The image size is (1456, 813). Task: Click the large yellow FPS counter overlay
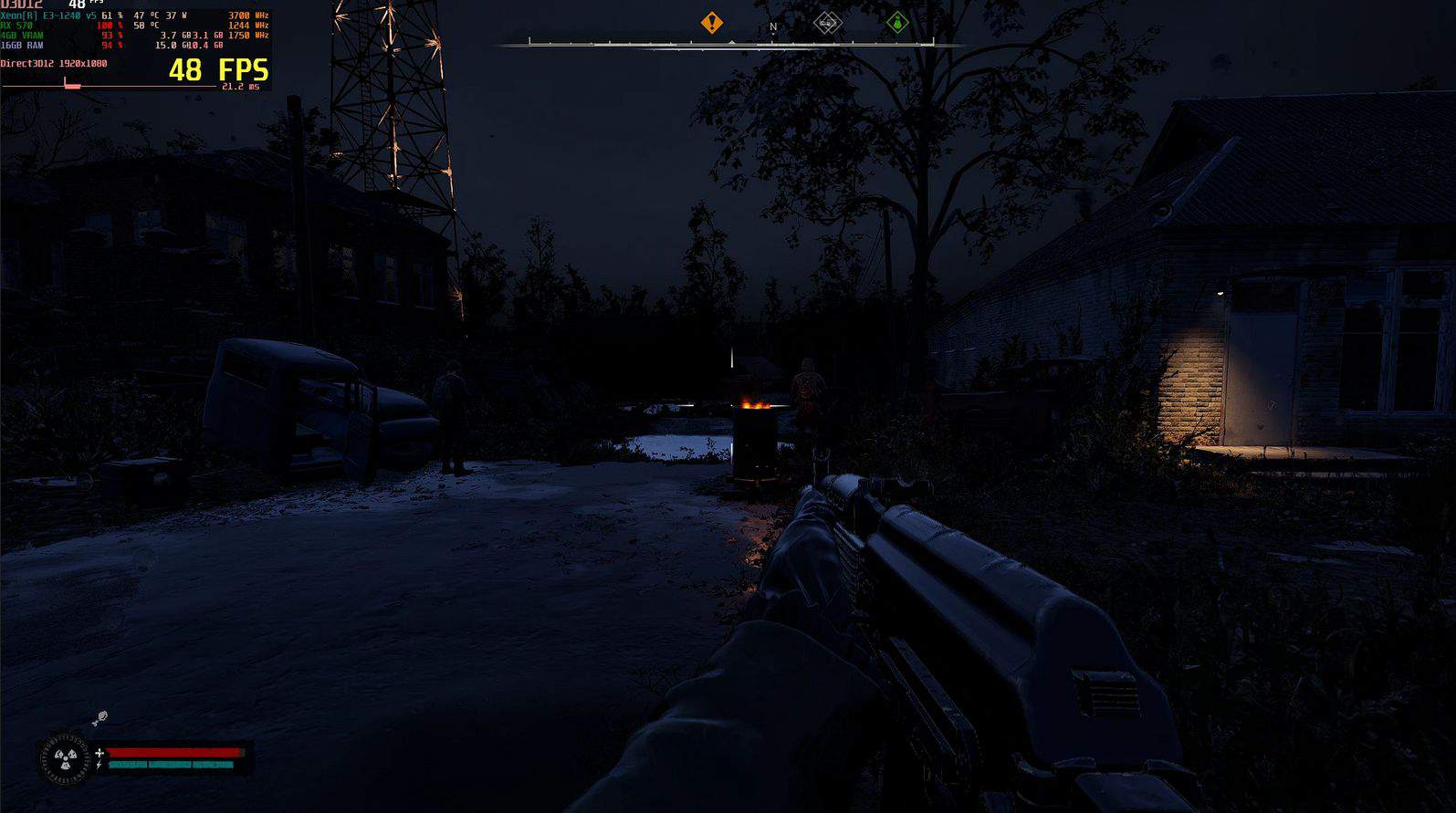click(218, 70)
